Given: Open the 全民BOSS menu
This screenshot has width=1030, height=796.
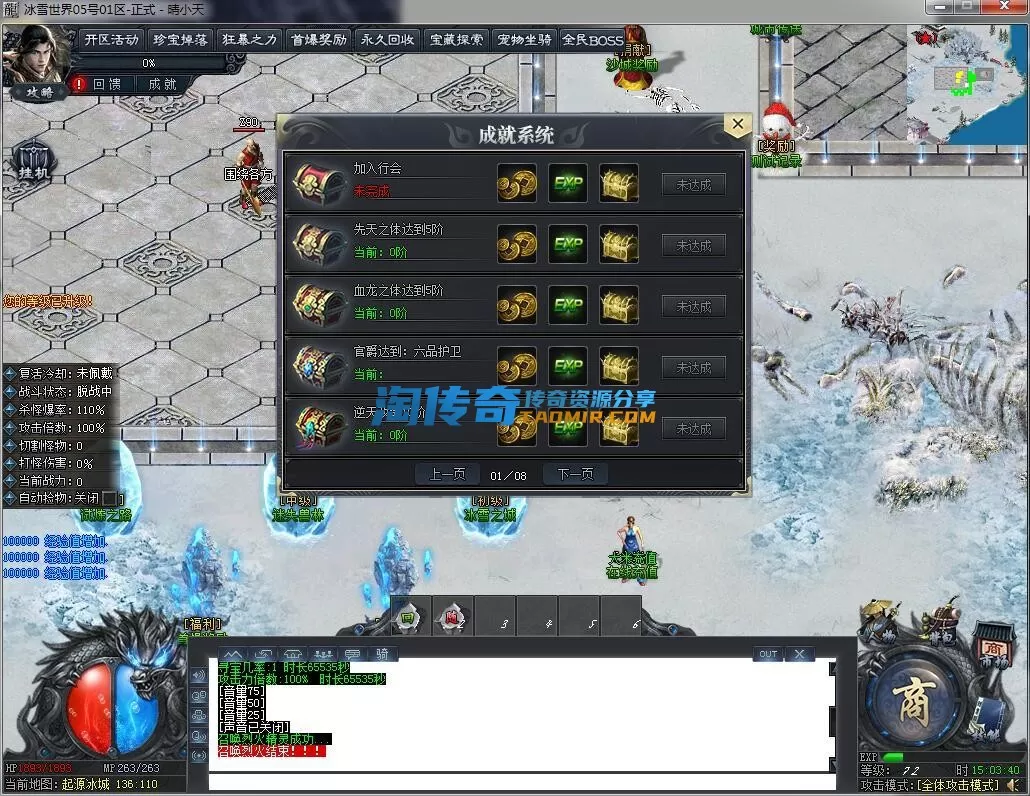Looking at the screenshot, I should pyautogui.click(x=592, y=40).
